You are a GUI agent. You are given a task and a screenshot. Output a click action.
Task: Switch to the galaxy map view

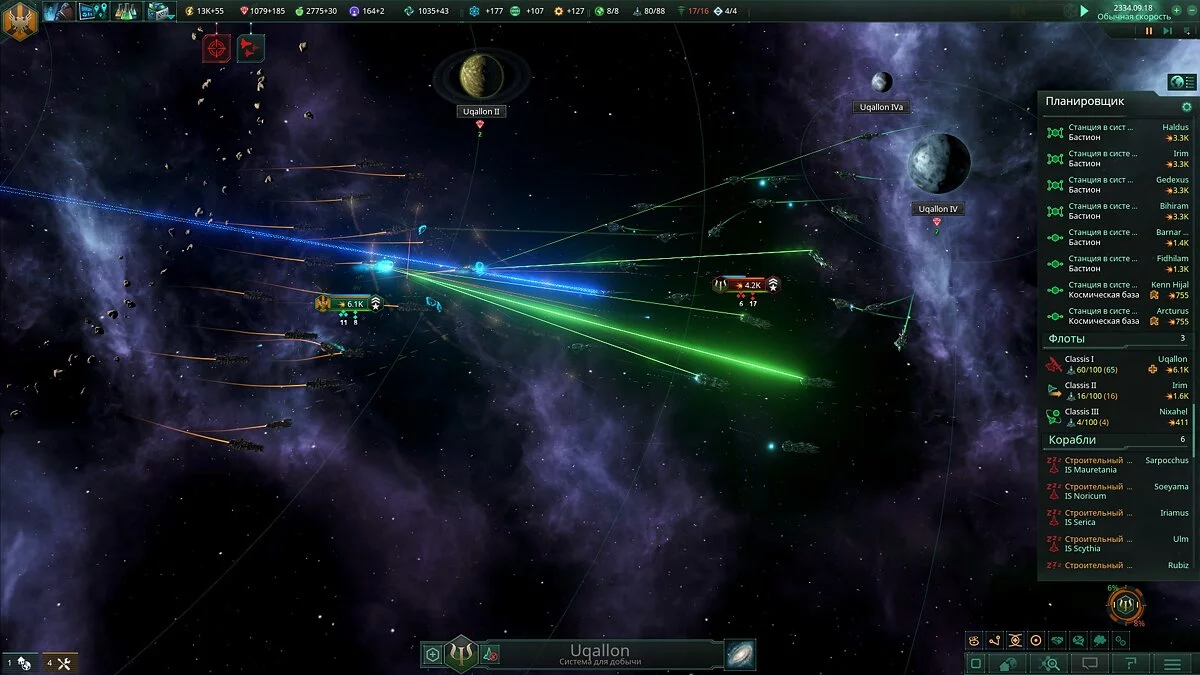[740, 655]
